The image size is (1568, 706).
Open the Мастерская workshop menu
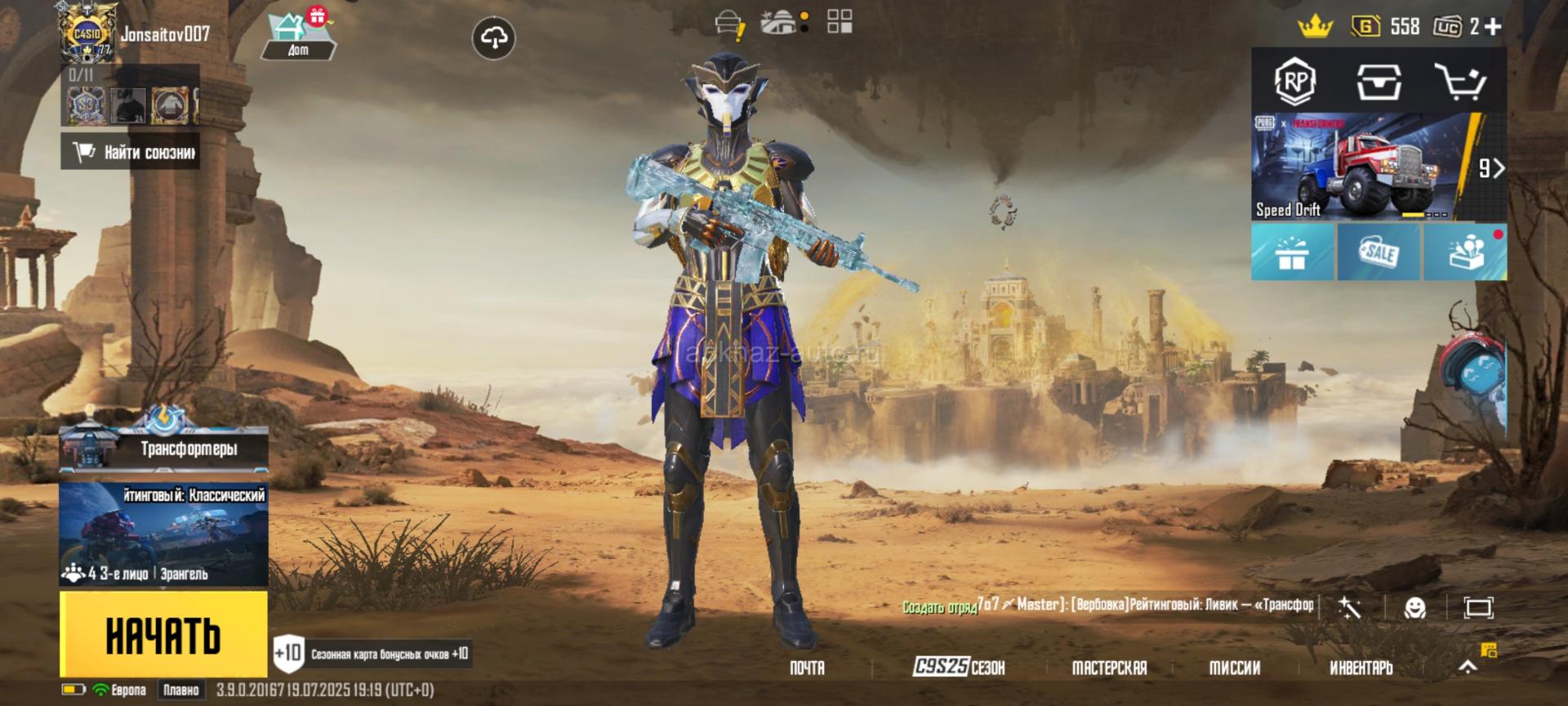[1109, 668]
